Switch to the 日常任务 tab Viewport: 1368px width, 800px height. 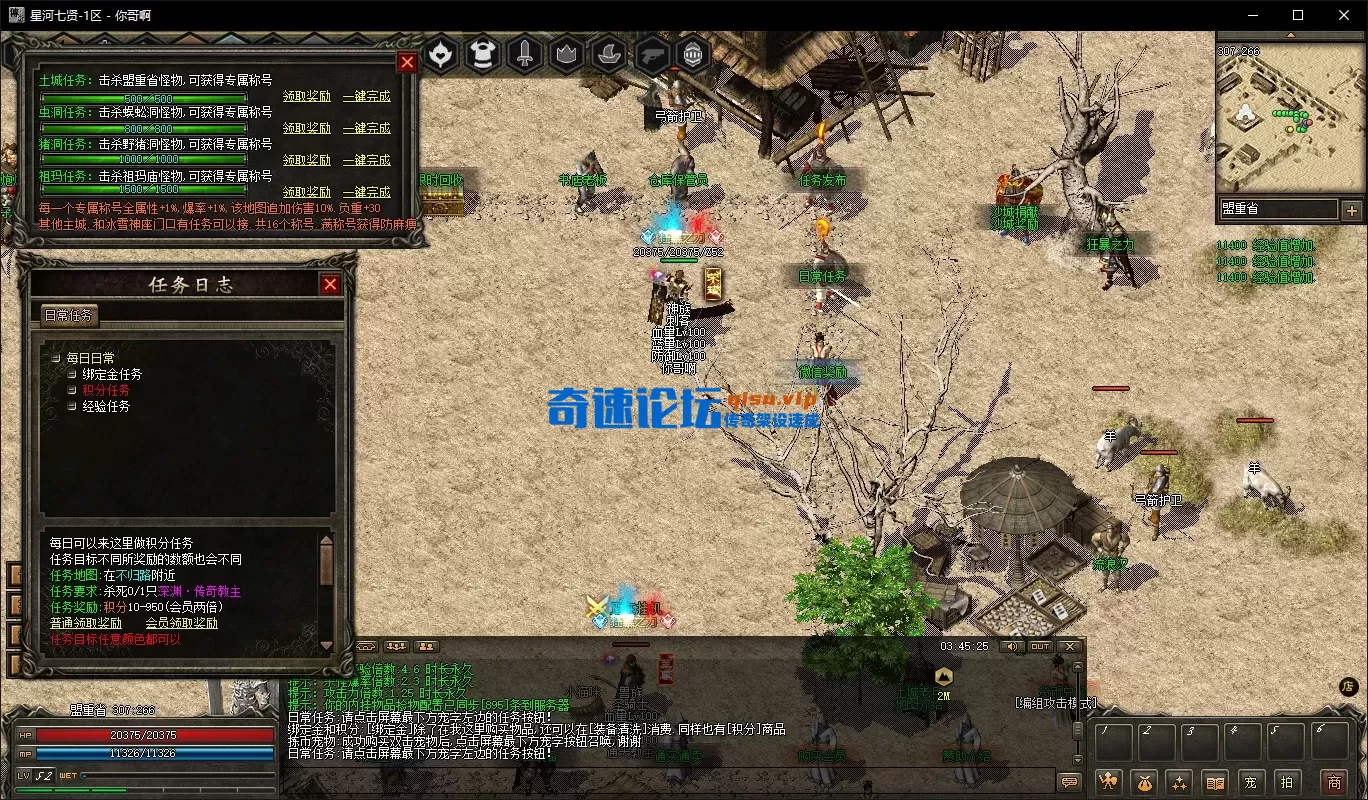(x=68, y=314)
